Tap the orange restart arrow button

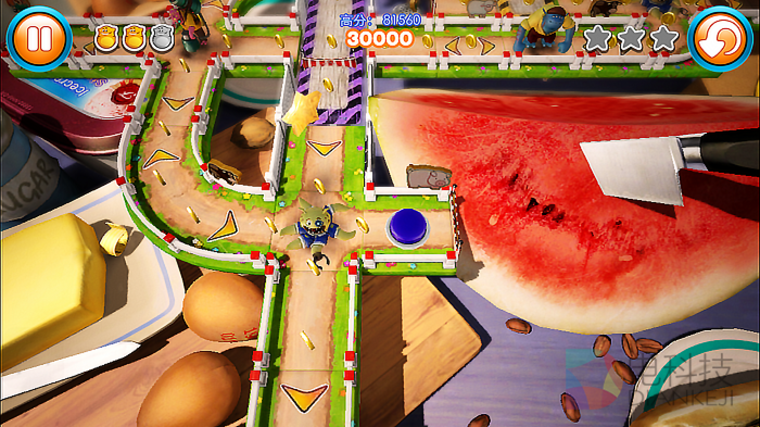(x=721, y=39)
